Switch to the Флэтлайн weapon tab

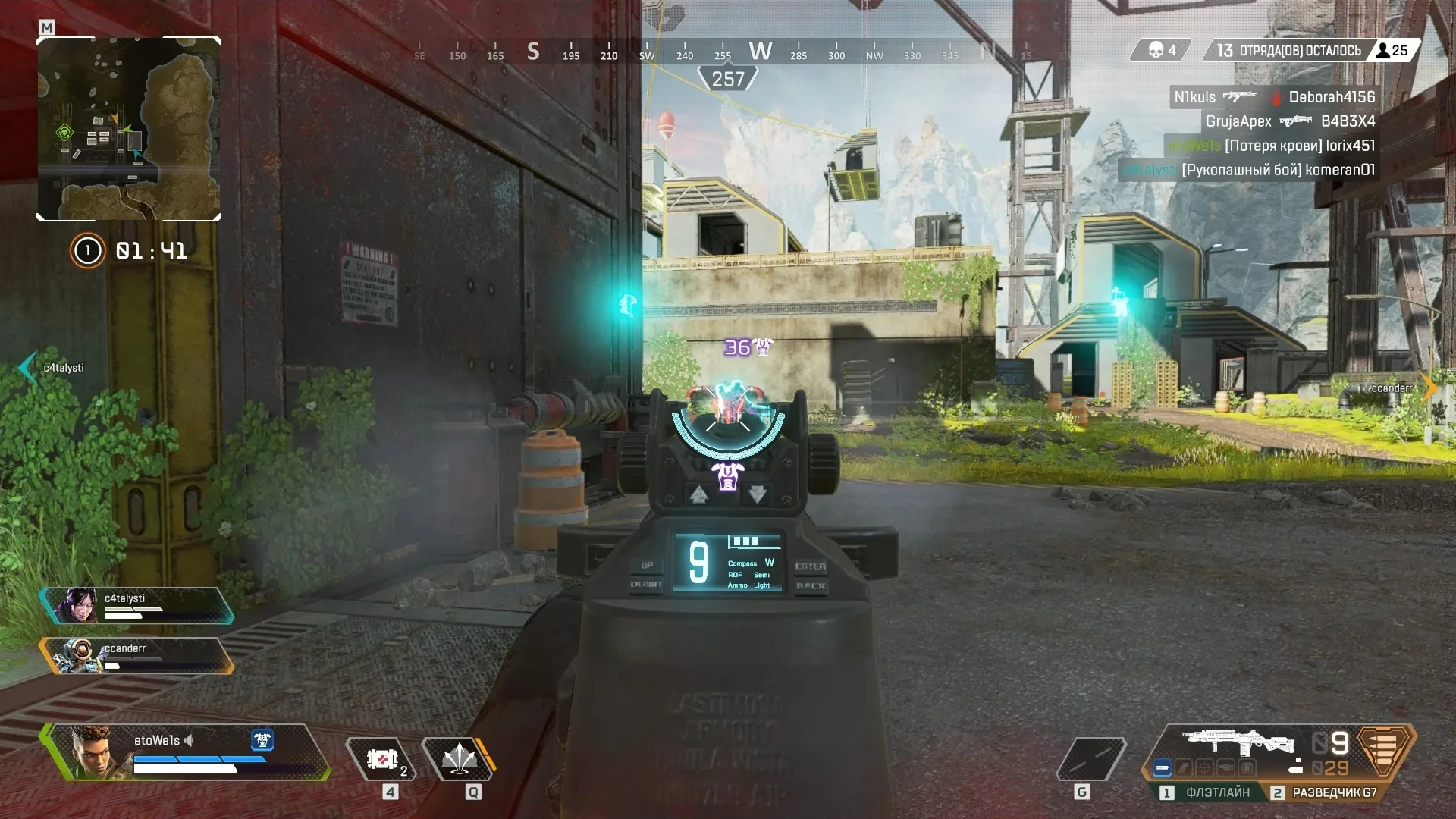tap(1207, 792)
